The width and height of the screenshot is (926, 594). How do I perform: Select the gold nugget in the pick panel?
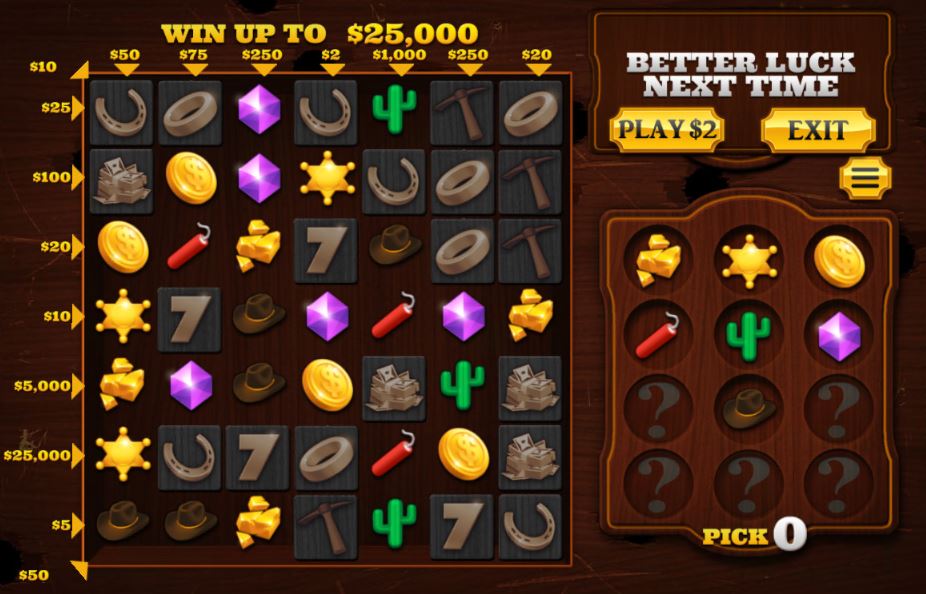(x=659, y=259)
